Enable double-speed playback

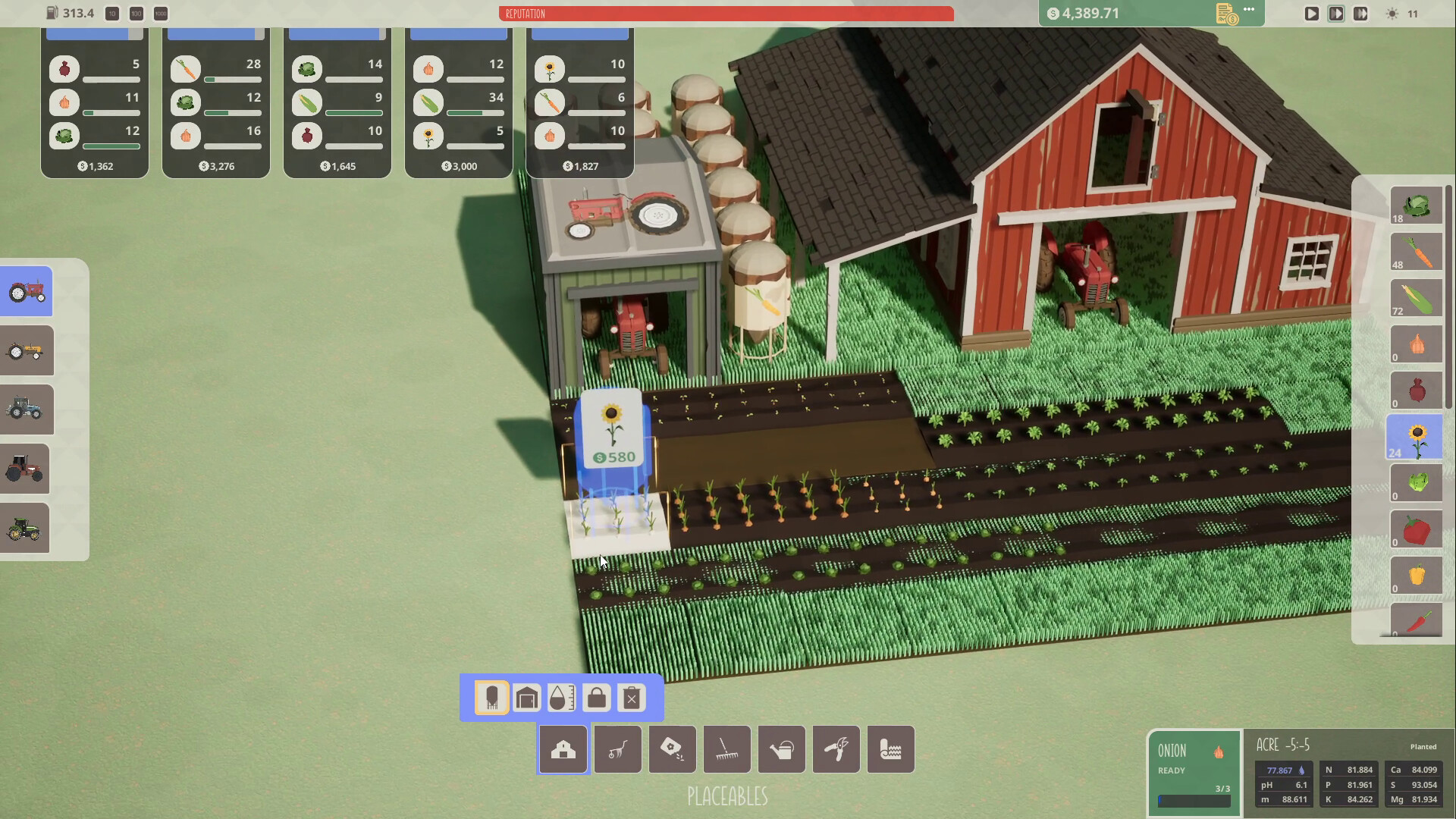pyautogui.click(x=1337, y=13)
